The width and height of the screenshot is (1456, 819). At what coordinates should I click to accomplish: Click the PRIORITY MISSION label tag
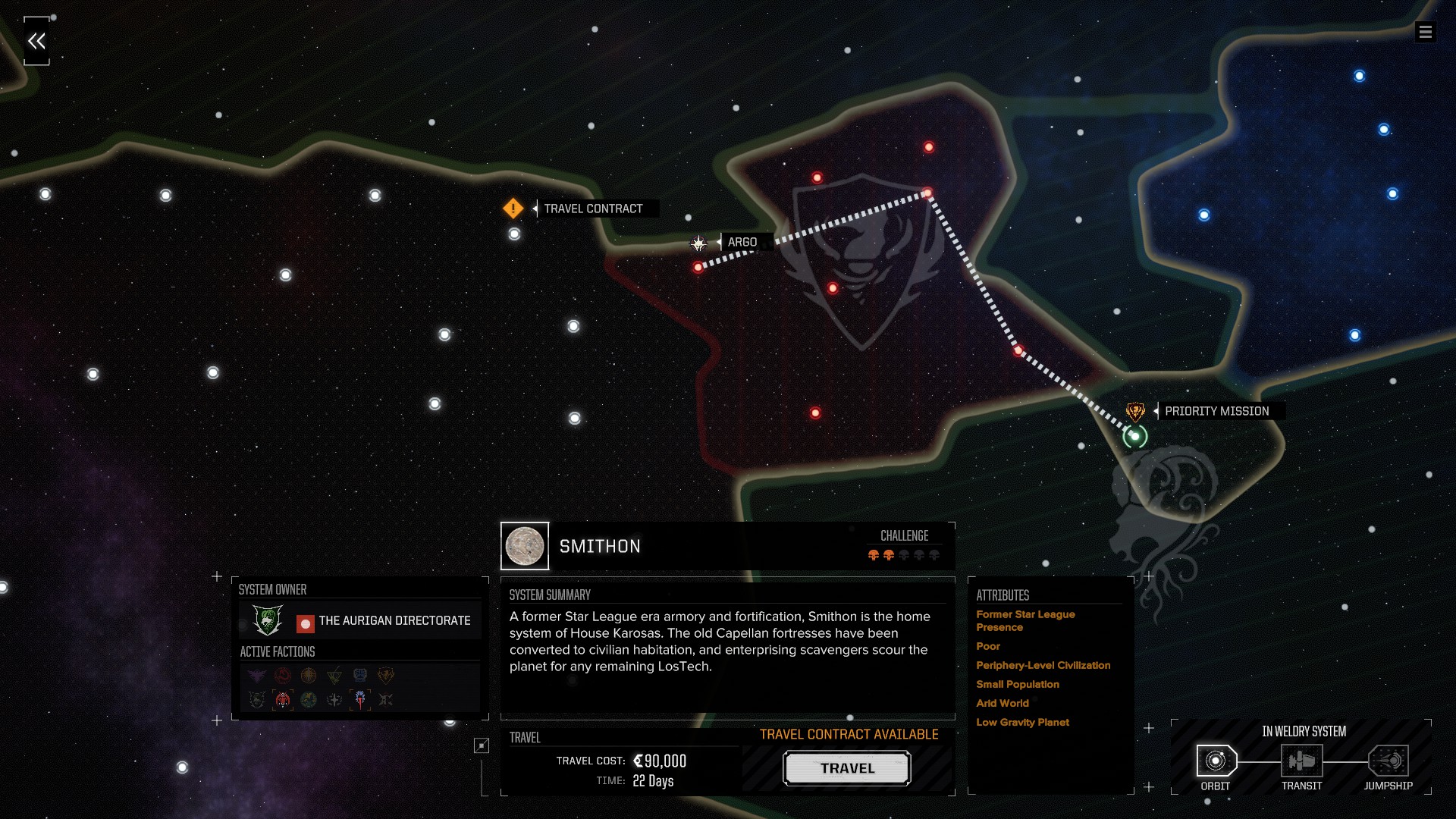(1217, 410)
